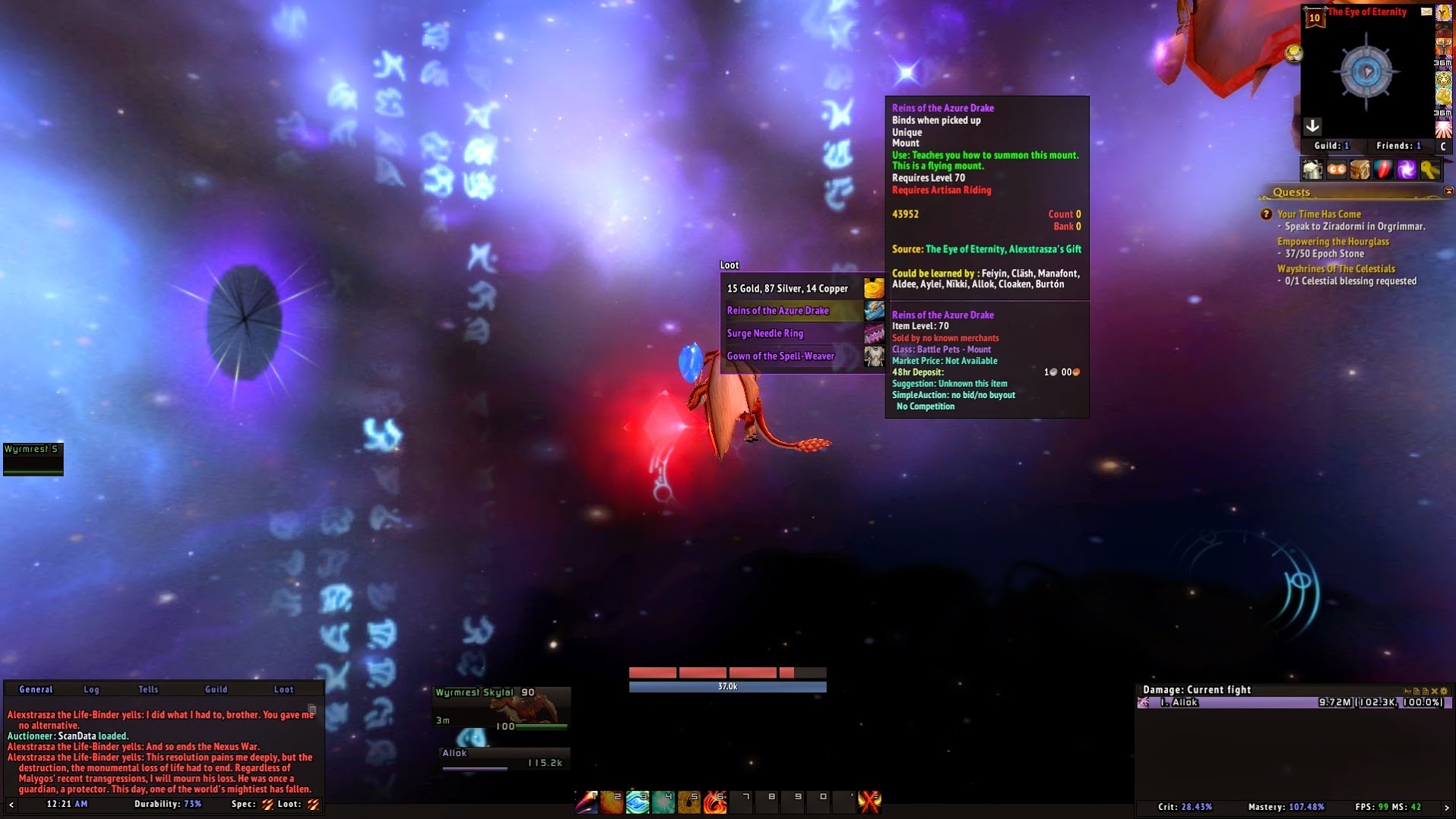The image size is (1456, 819).
Task: Click the Eye of Eternity minimap
Action: pyautogui.click(x=1367, y=73)
